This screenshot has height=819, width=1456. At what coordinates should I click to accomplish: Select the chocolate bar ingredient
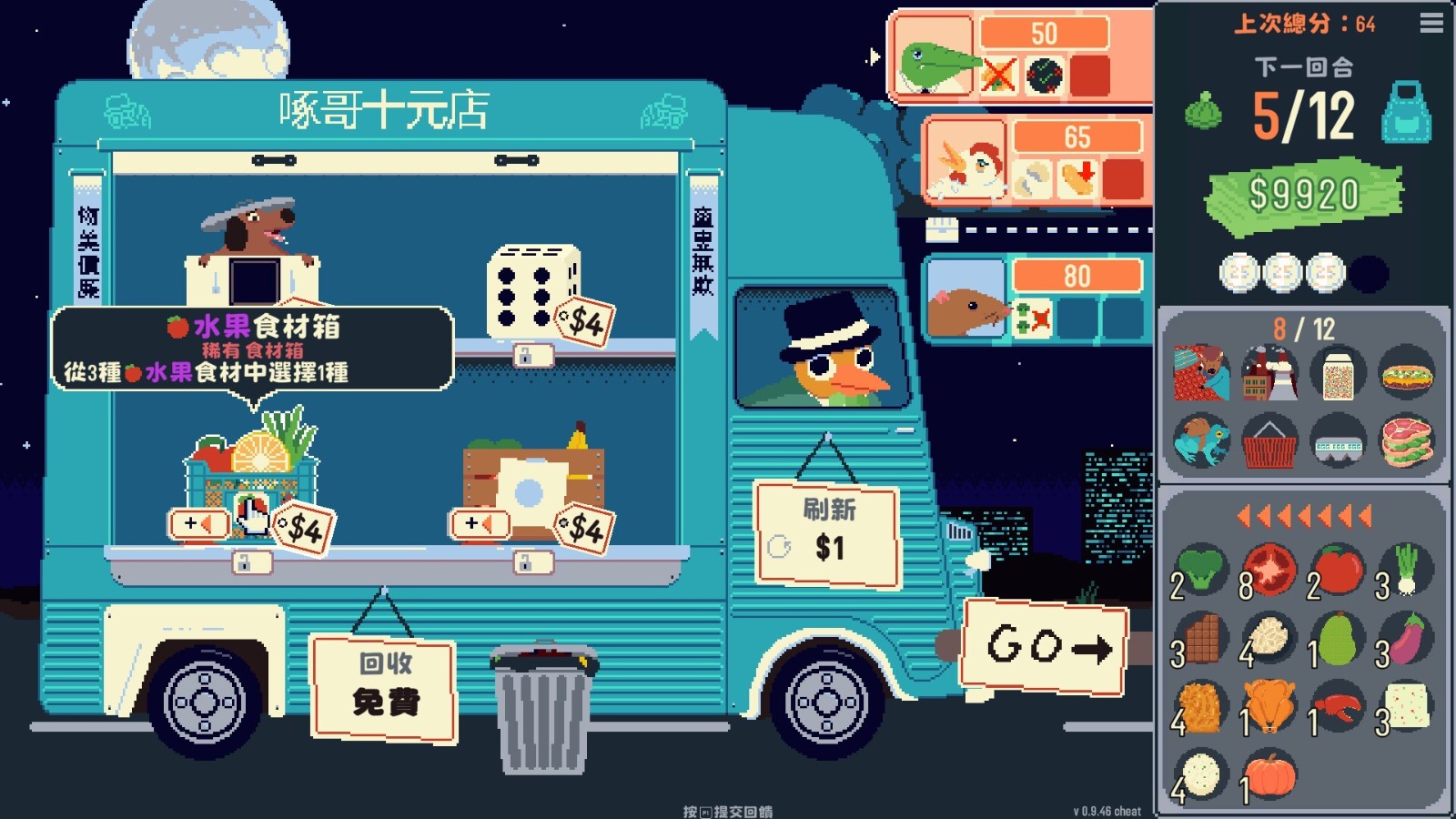pyautogui.click(x=1200, y=638)
